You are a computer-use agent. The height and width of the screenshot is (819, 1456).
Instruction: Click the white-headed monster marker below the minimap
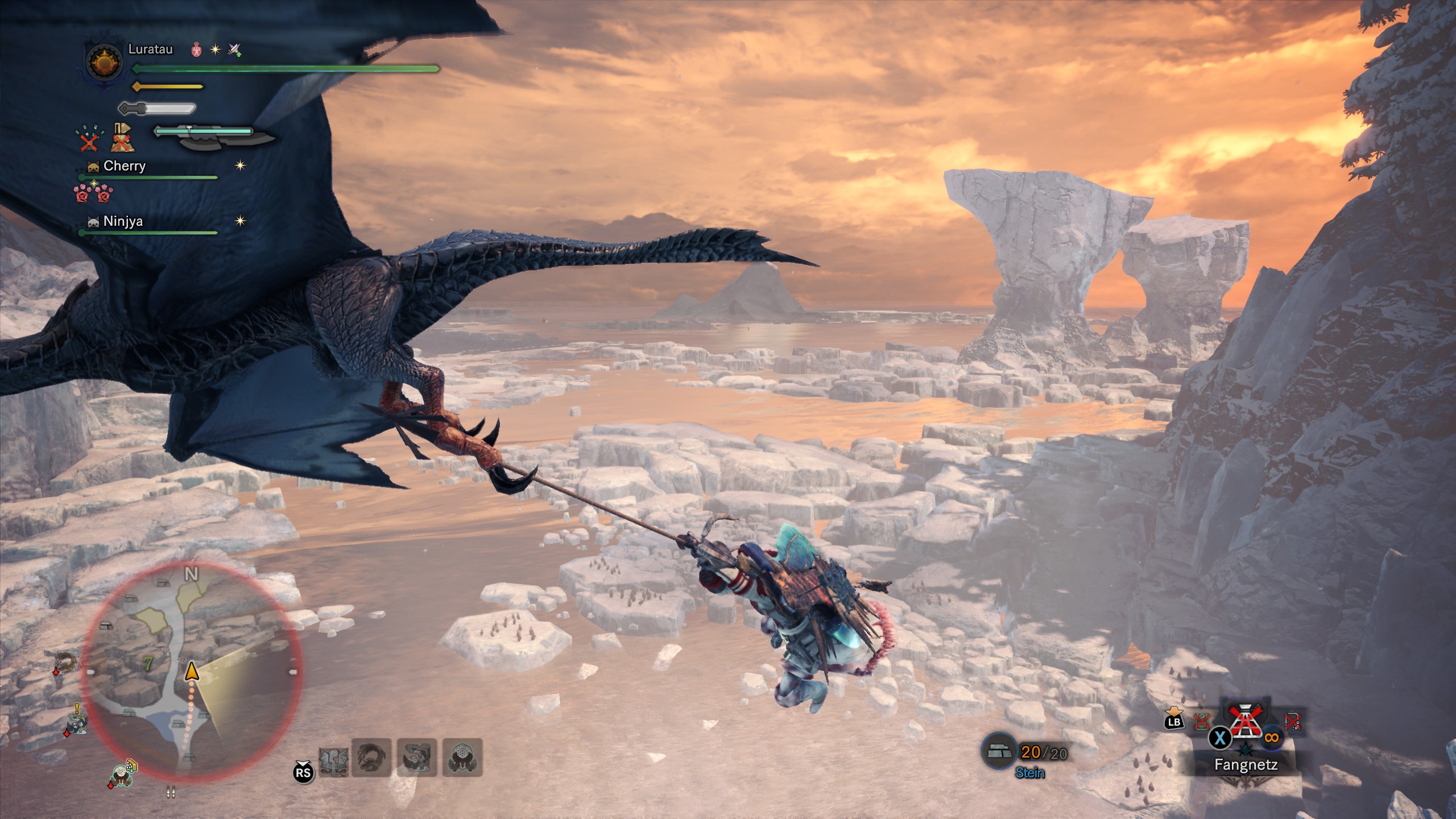pos(121,775)
